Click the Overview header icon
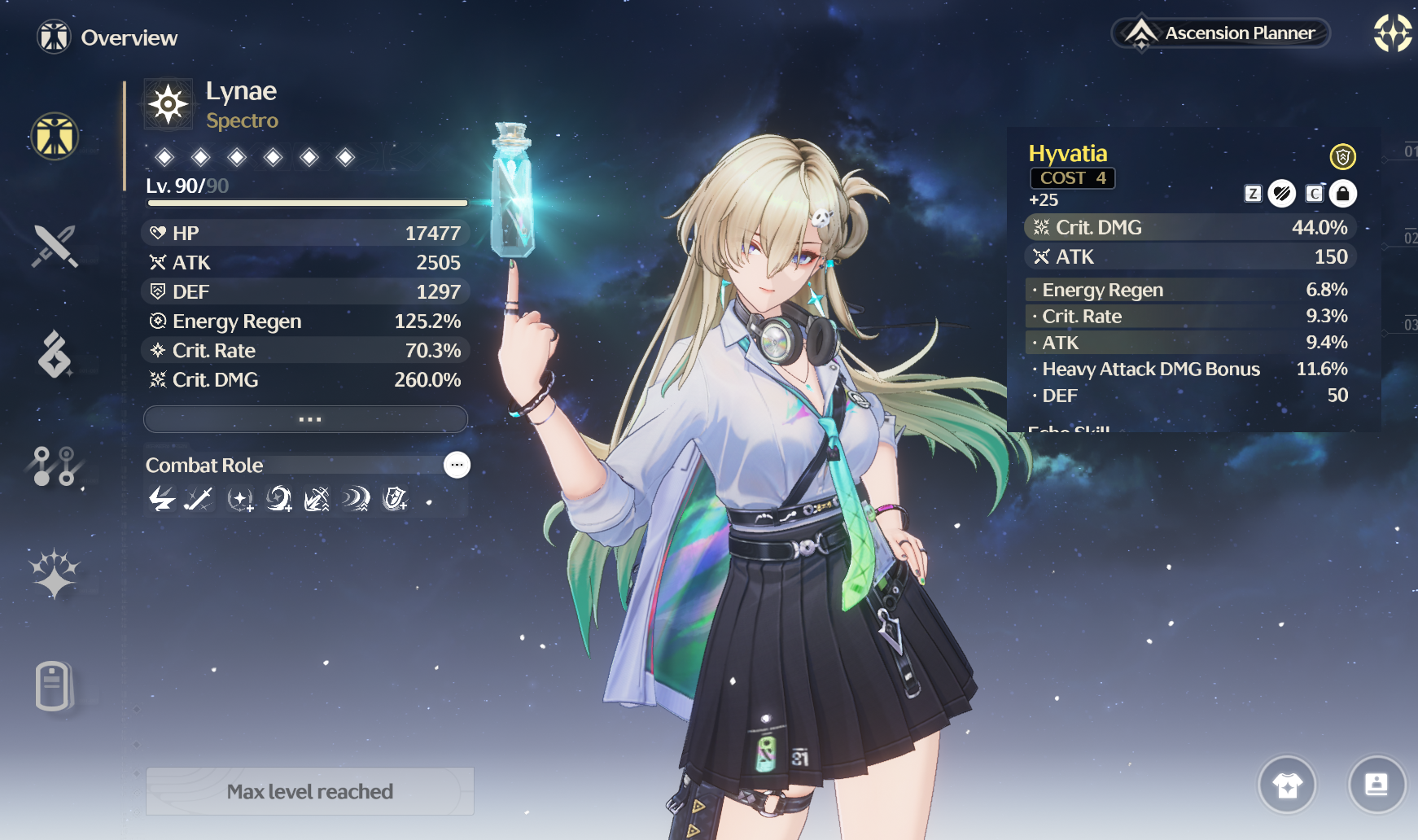This screenshot has height=840, width=1418. point(55,37)
